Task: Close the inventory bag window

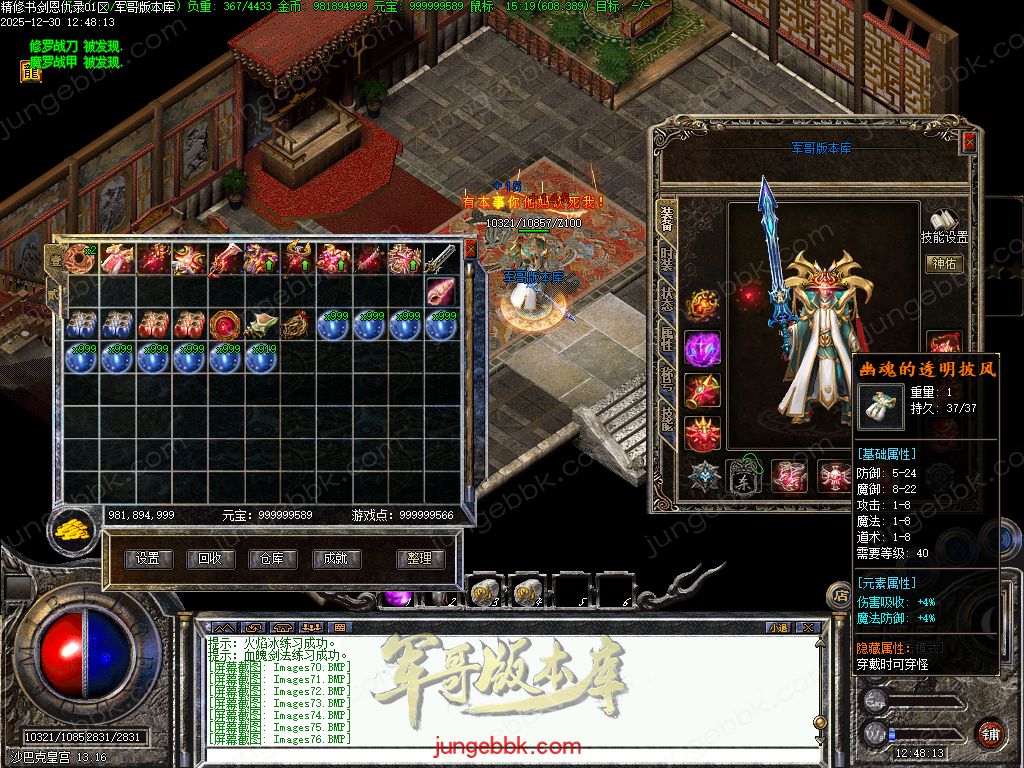Action: coord(471,249)
